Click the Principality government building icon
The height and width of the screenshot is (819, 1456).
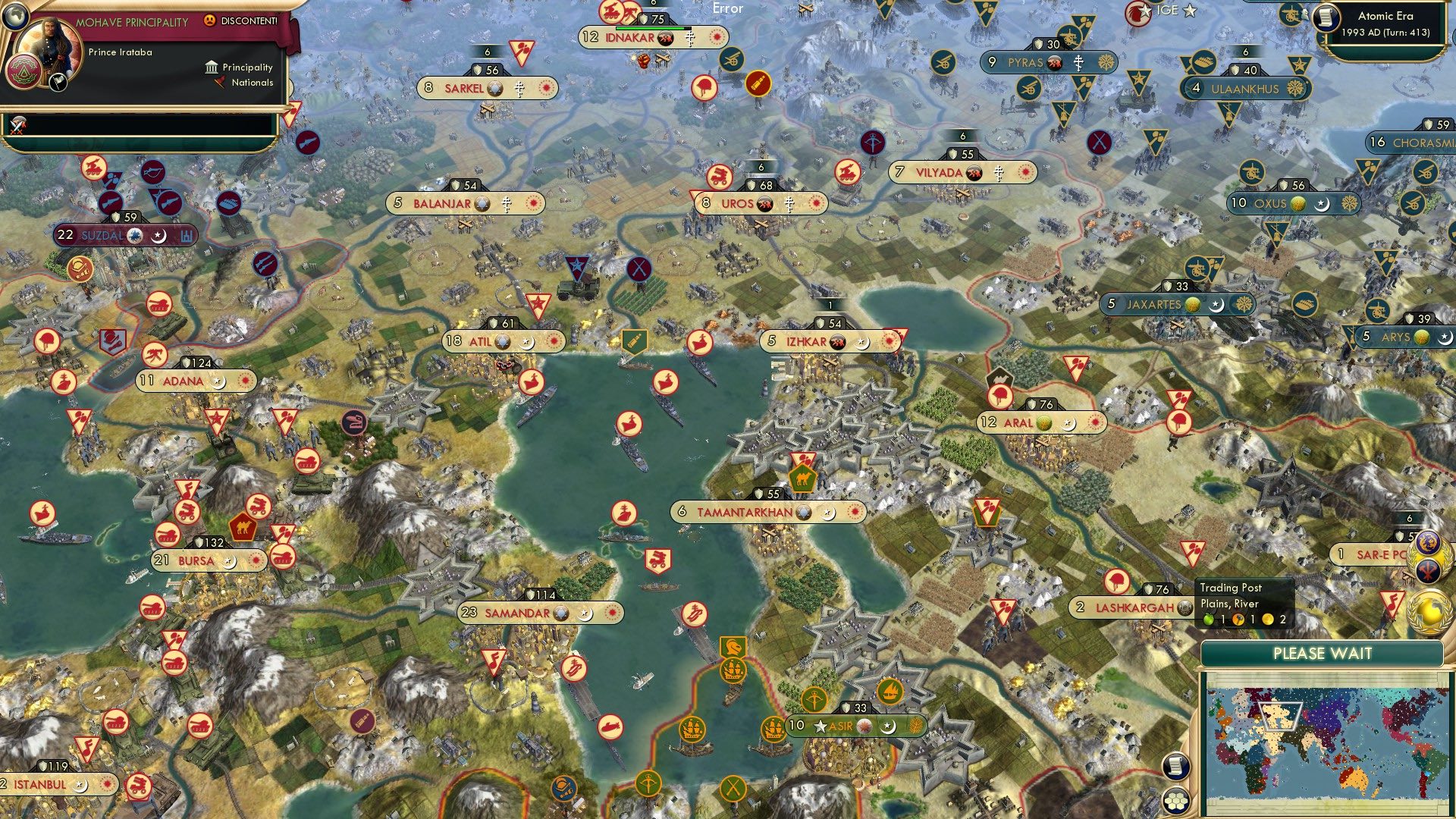(211, 67)
